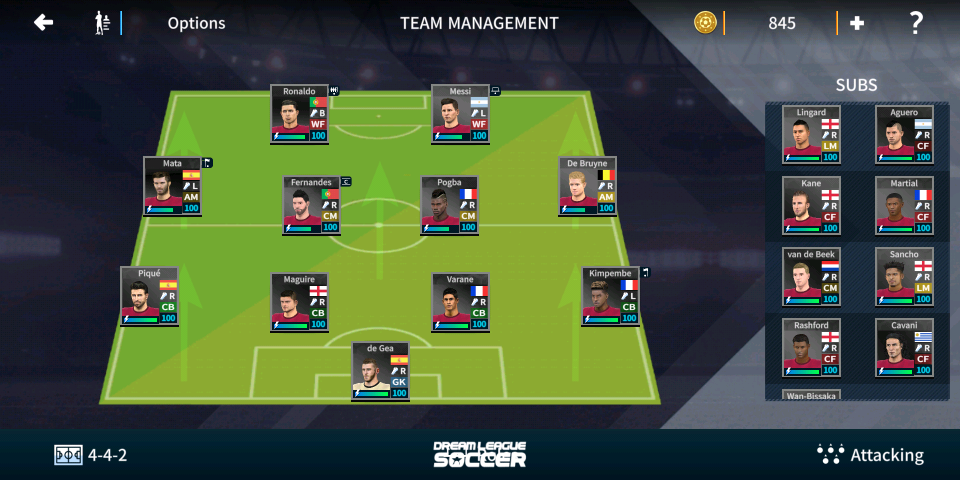Select Pogba's player card

click(449, 206)
